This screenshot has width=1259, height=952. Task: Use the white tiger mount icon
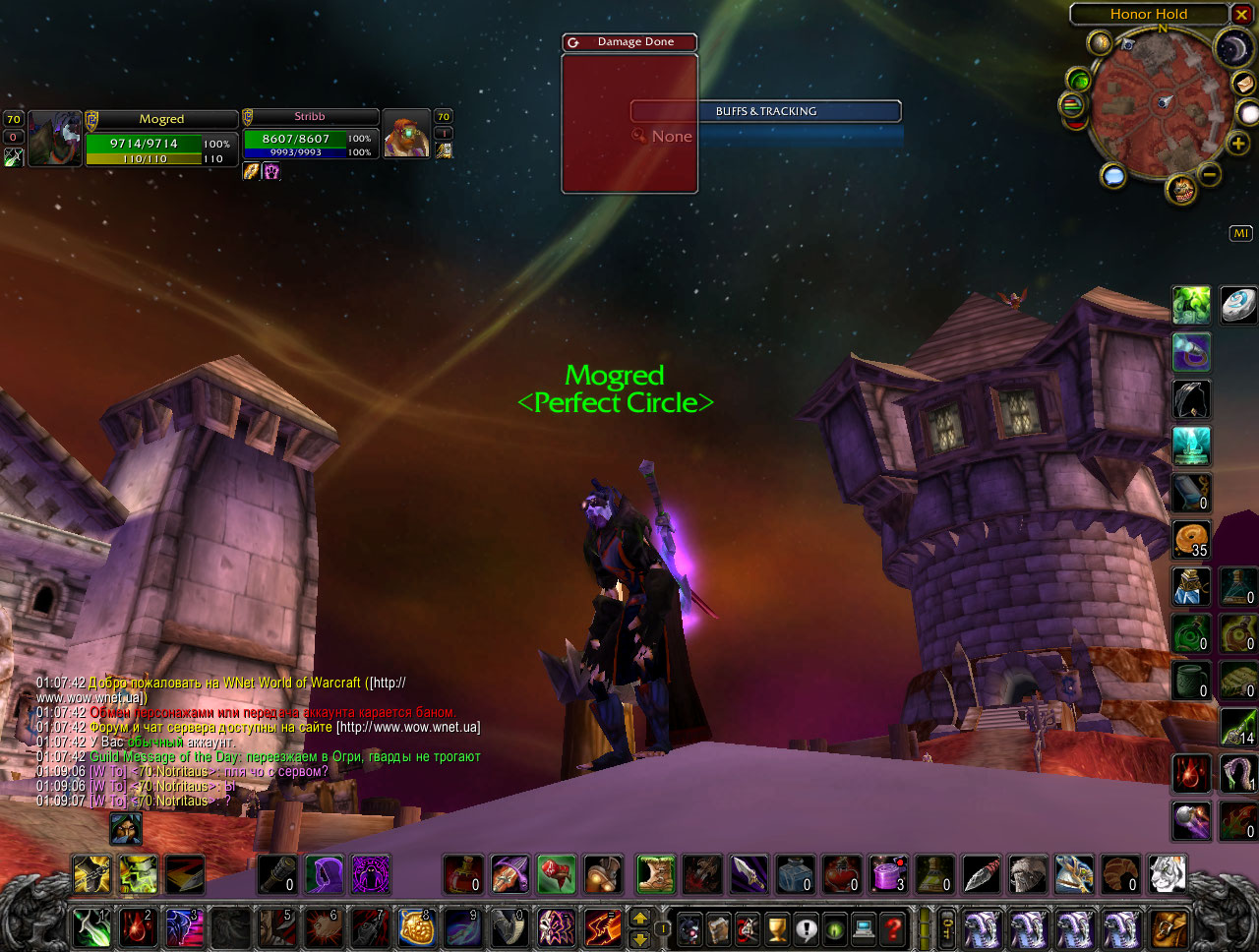pos(1168,874)
